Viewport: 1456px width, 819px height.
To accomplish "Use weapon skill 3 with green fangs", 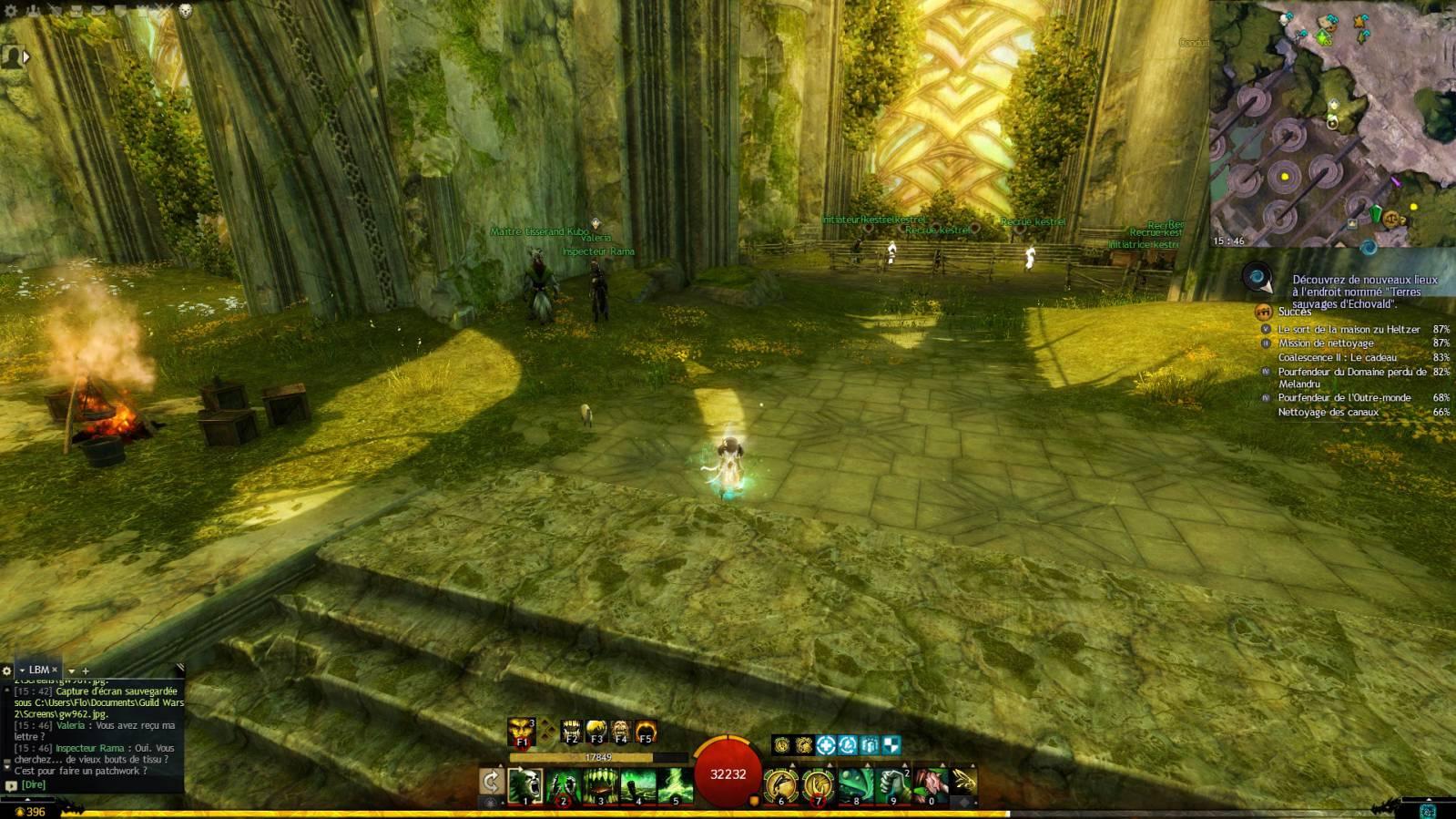I will pos(601,784).
